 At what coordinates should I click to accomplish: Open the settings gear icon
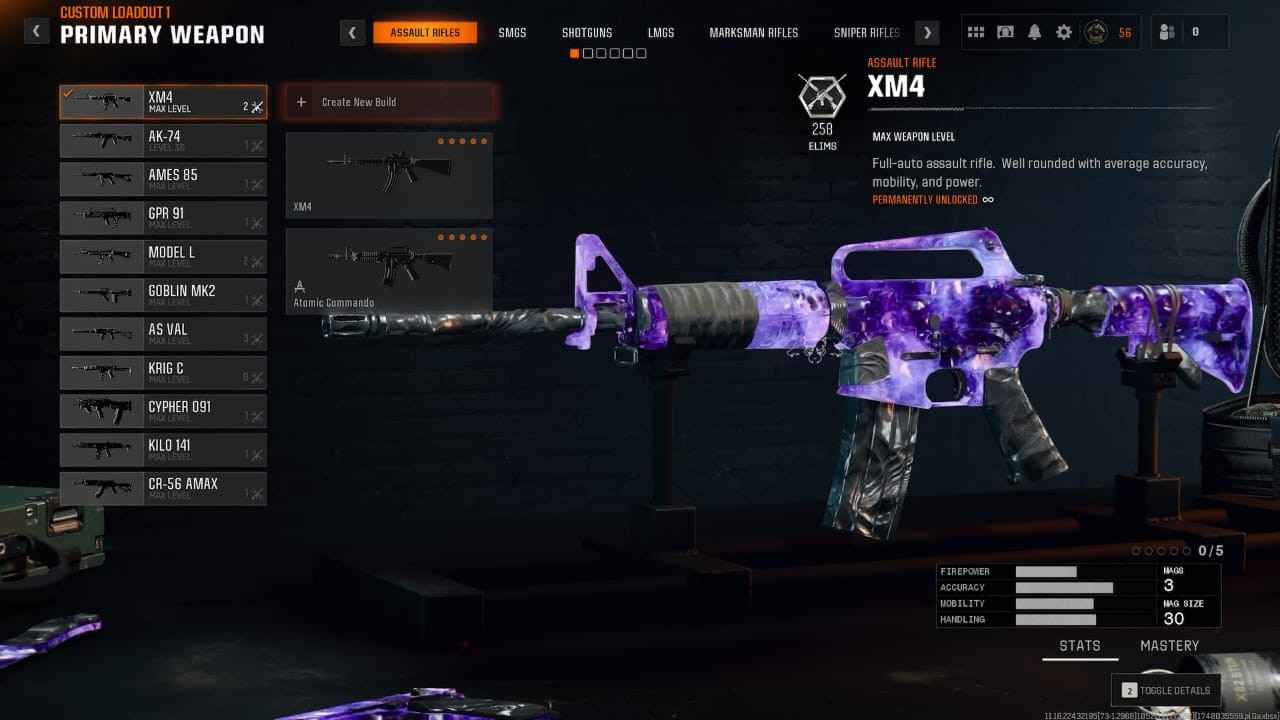[1064, 32]
